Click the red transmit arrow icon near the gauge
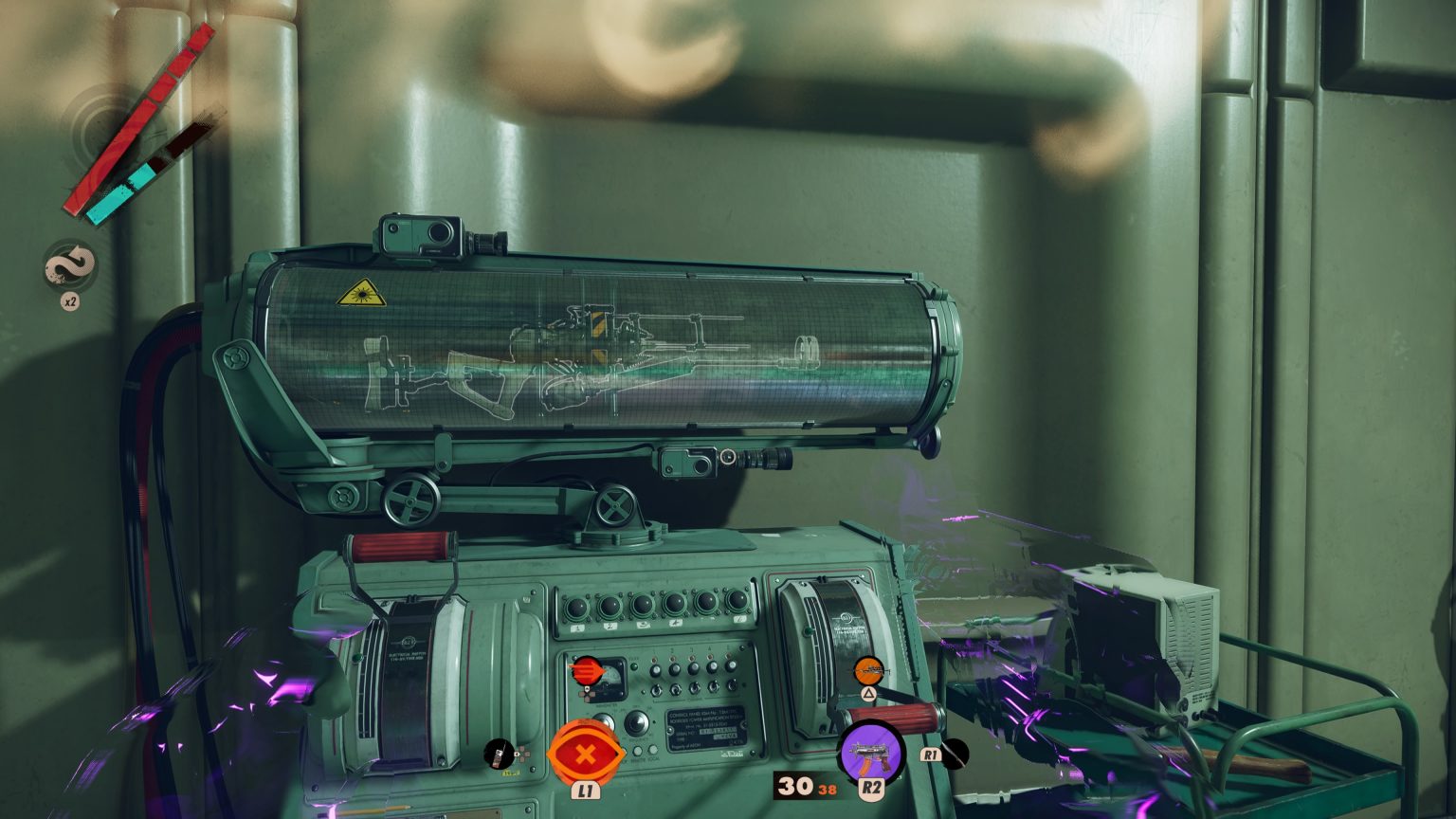 tap(589, 670)
